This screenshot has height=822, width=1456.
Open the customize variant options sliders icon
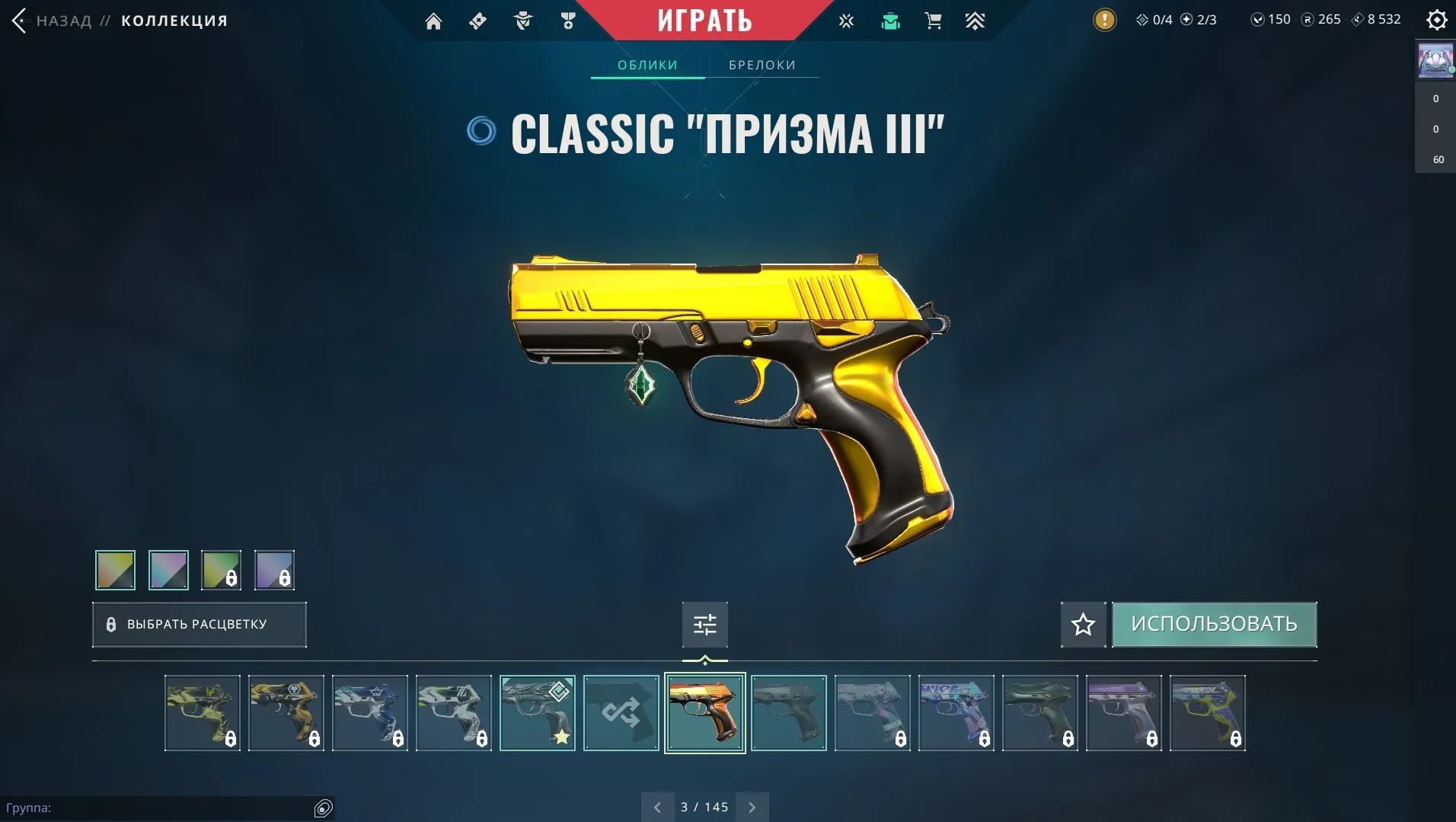pos(704,624)
